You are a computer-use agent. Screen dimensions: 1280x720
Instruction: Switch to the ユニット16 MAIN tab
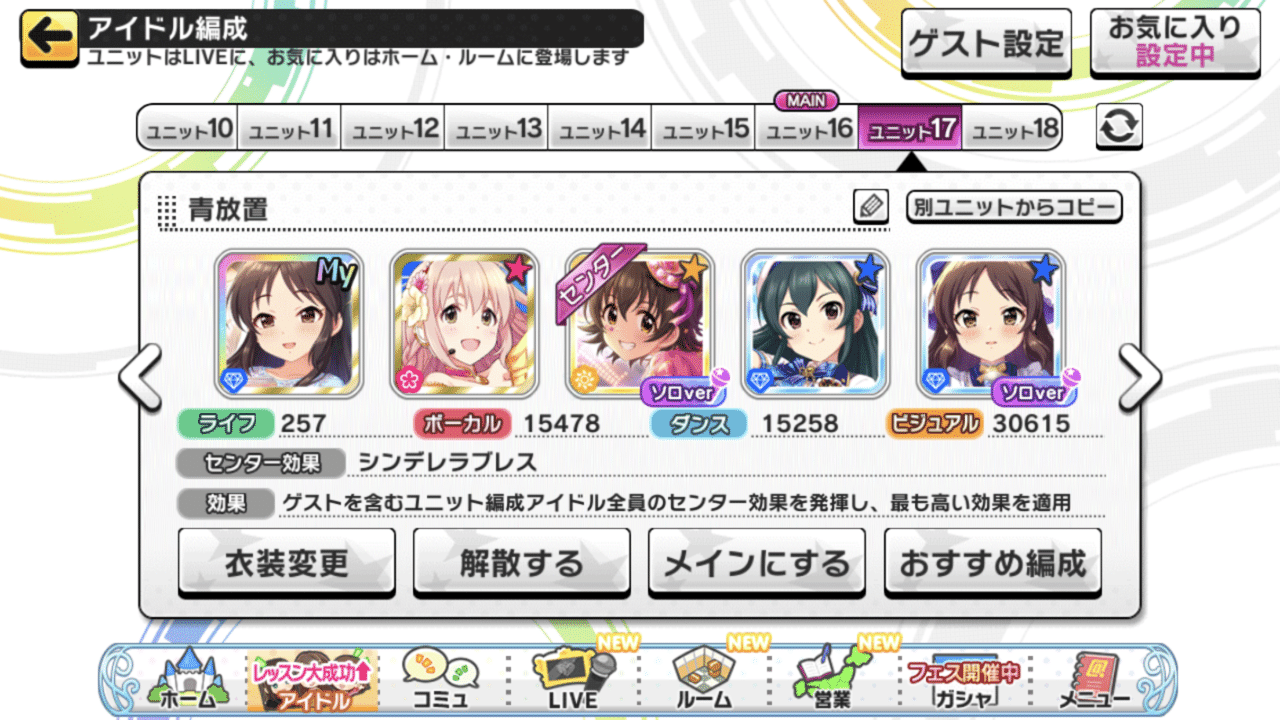click(805, 128)
